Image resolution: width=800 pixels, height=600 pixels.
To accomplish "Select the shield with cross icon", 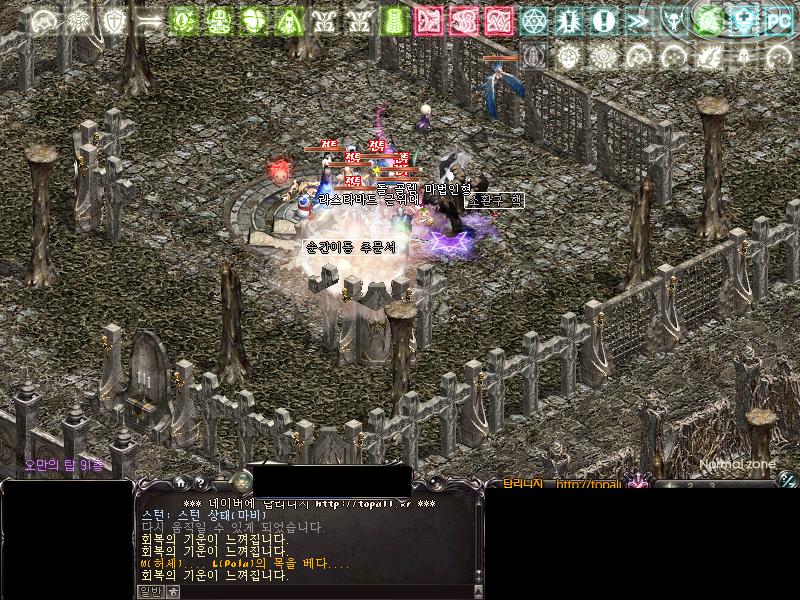I will [115, 20].
